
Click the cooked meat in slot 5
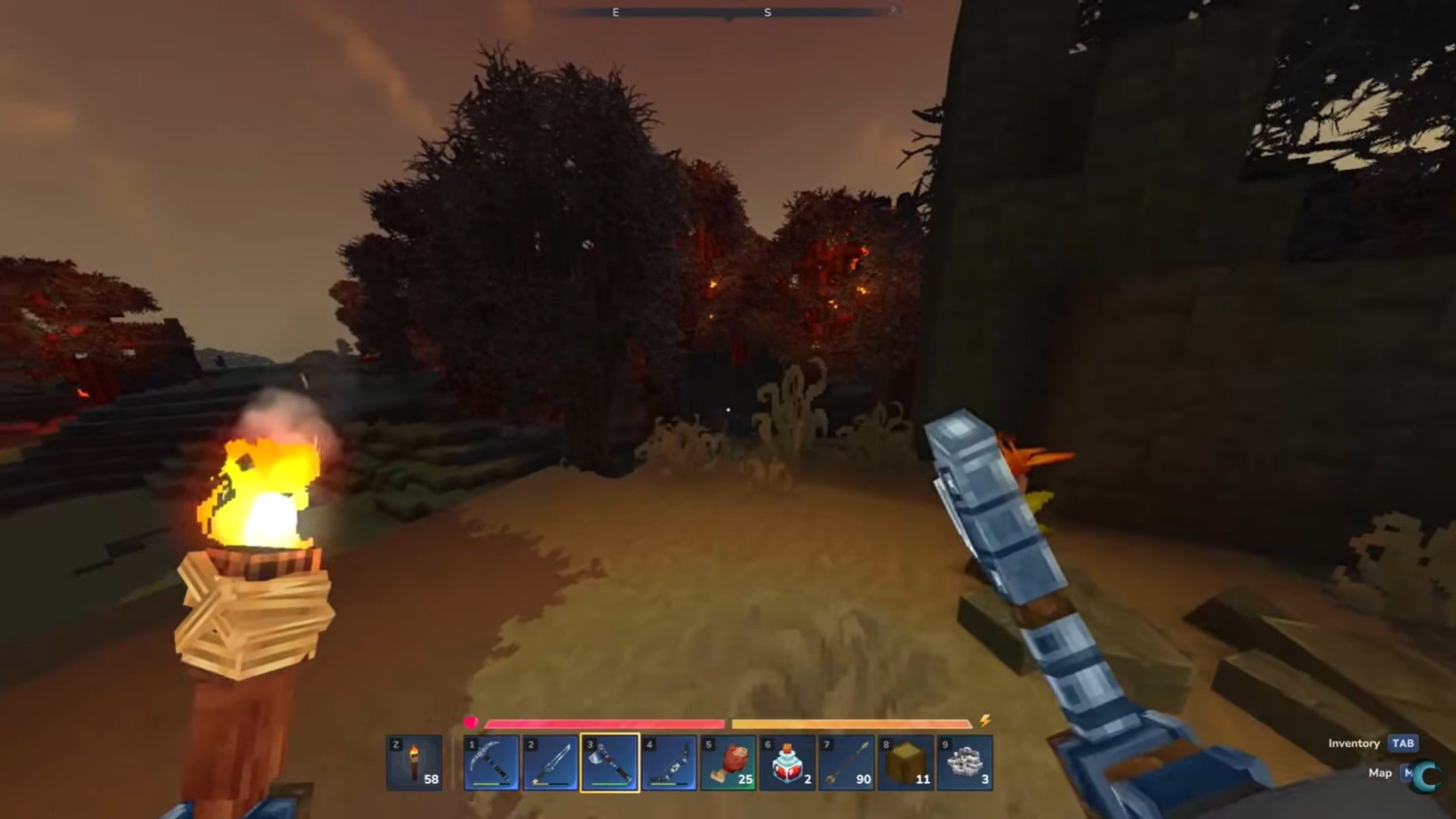coord(728,762)
